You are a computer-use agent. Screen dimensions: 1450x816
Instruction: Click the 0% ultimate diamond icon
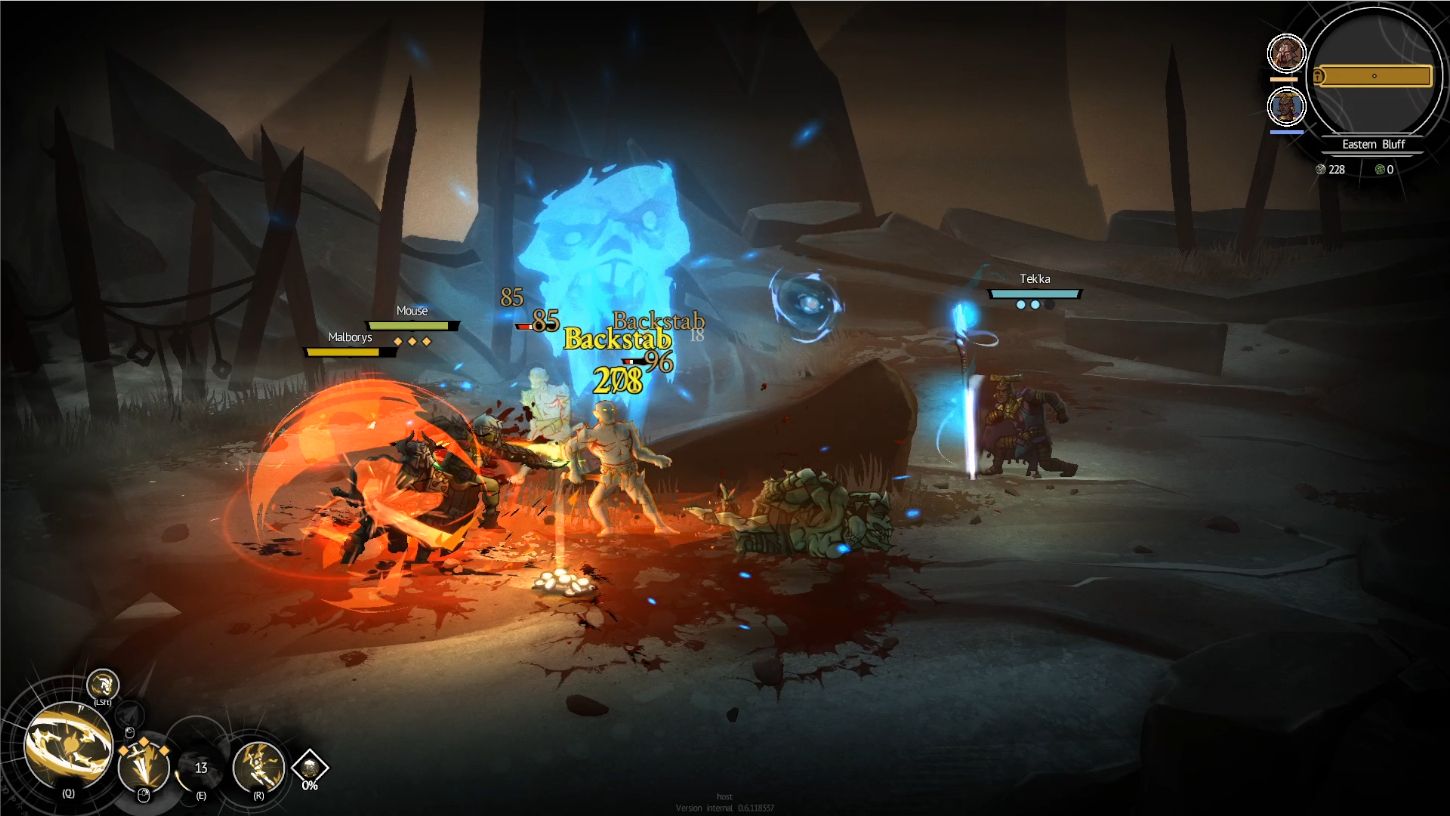click(308, 769)
